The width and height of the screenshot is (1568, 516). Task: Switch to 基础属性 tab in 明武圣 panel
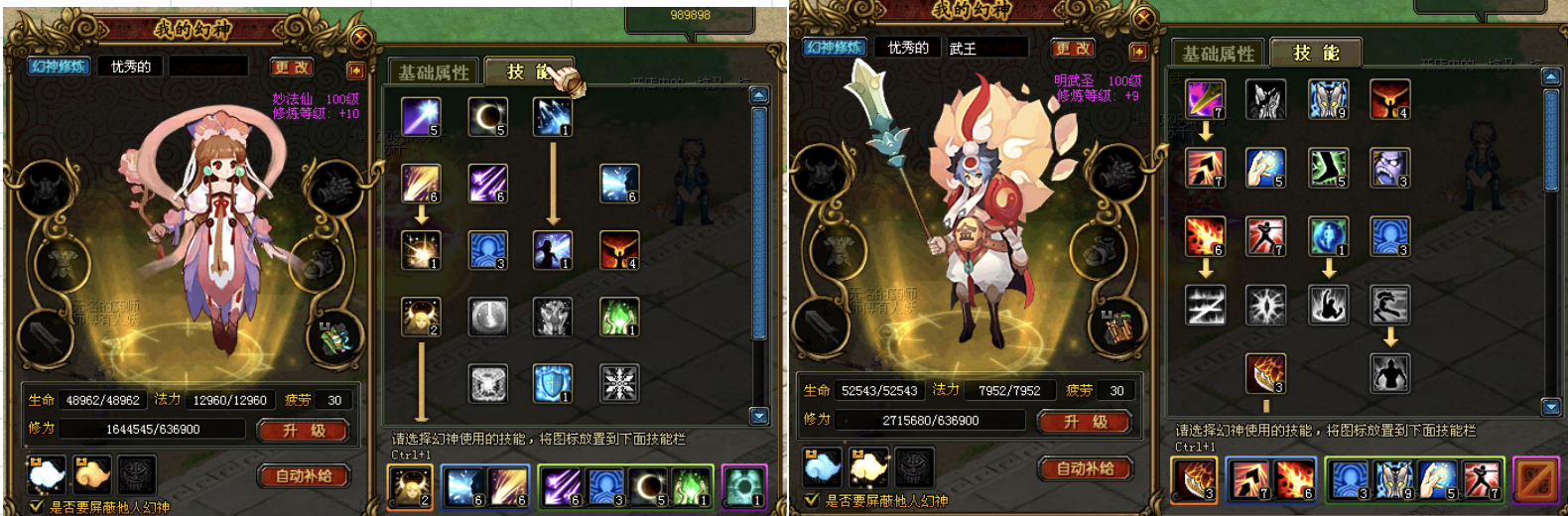tap(1218, 54)
